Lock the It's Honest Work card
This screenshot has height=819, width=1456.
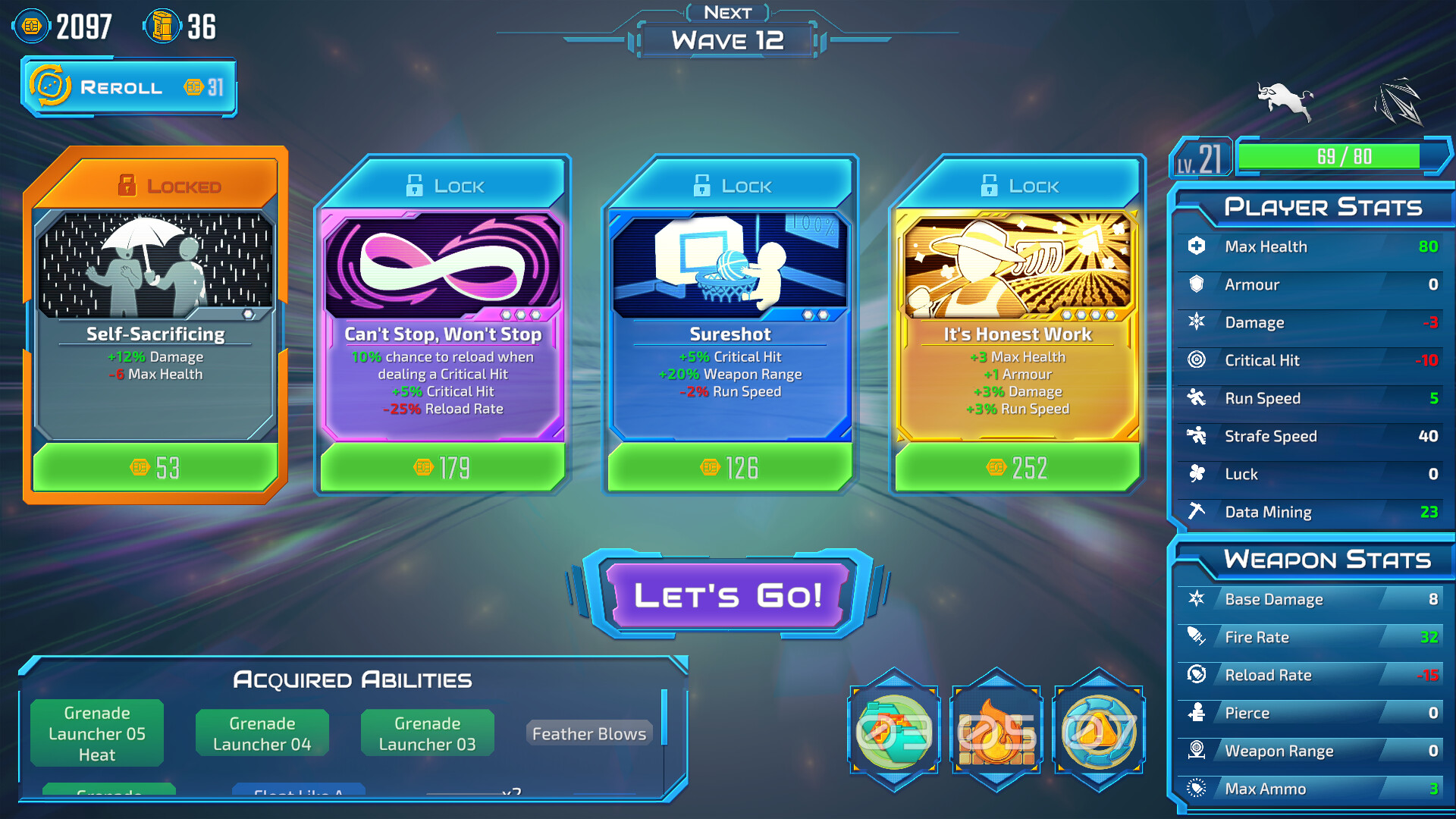click(x=990, y=184)
